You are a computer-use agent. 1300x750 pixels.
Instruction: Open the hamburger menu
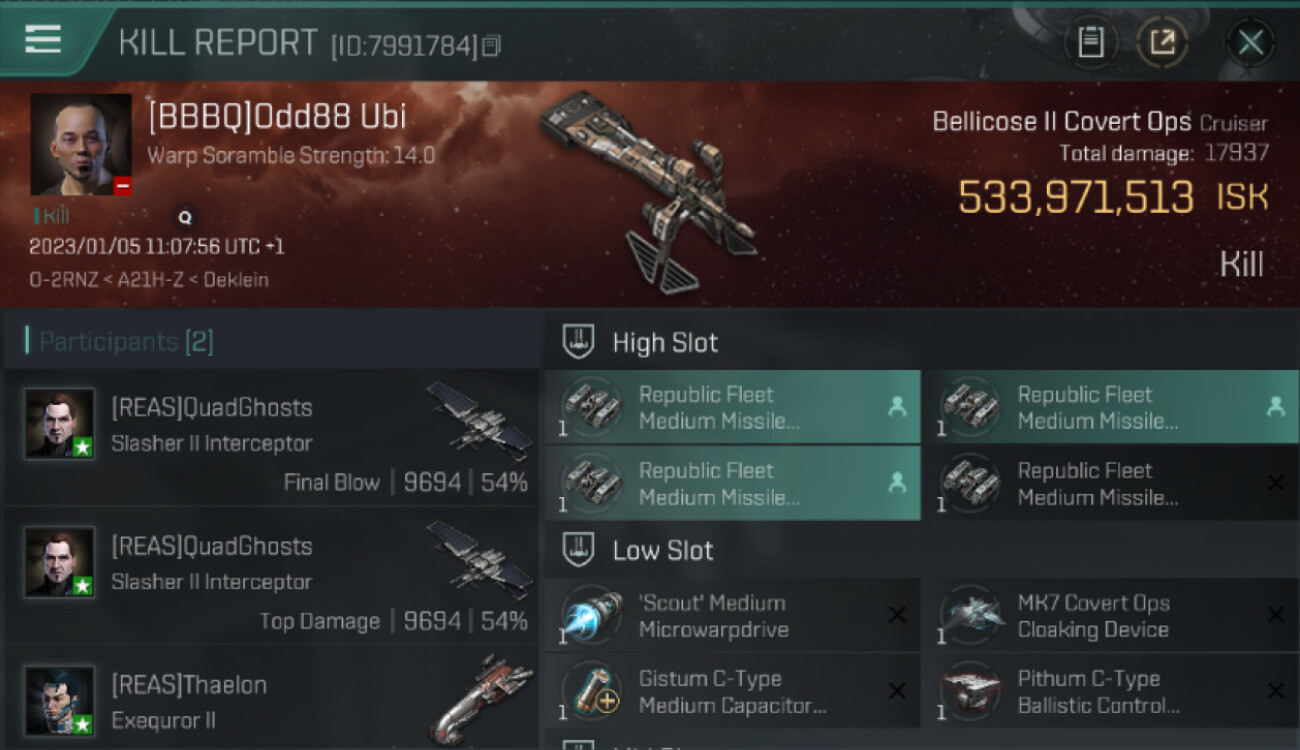(43, 39)
